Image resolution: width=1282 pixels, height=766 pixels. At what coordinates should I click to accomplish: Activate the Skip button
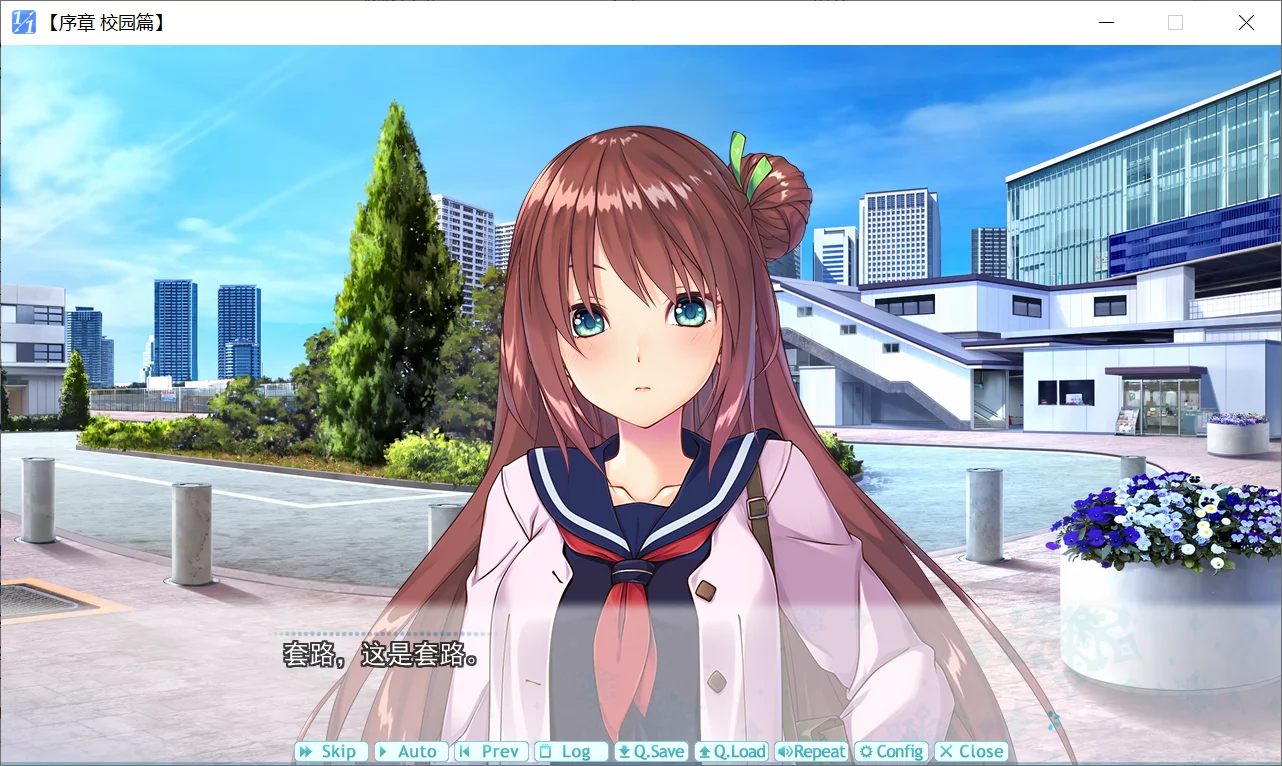pos(330,752)
